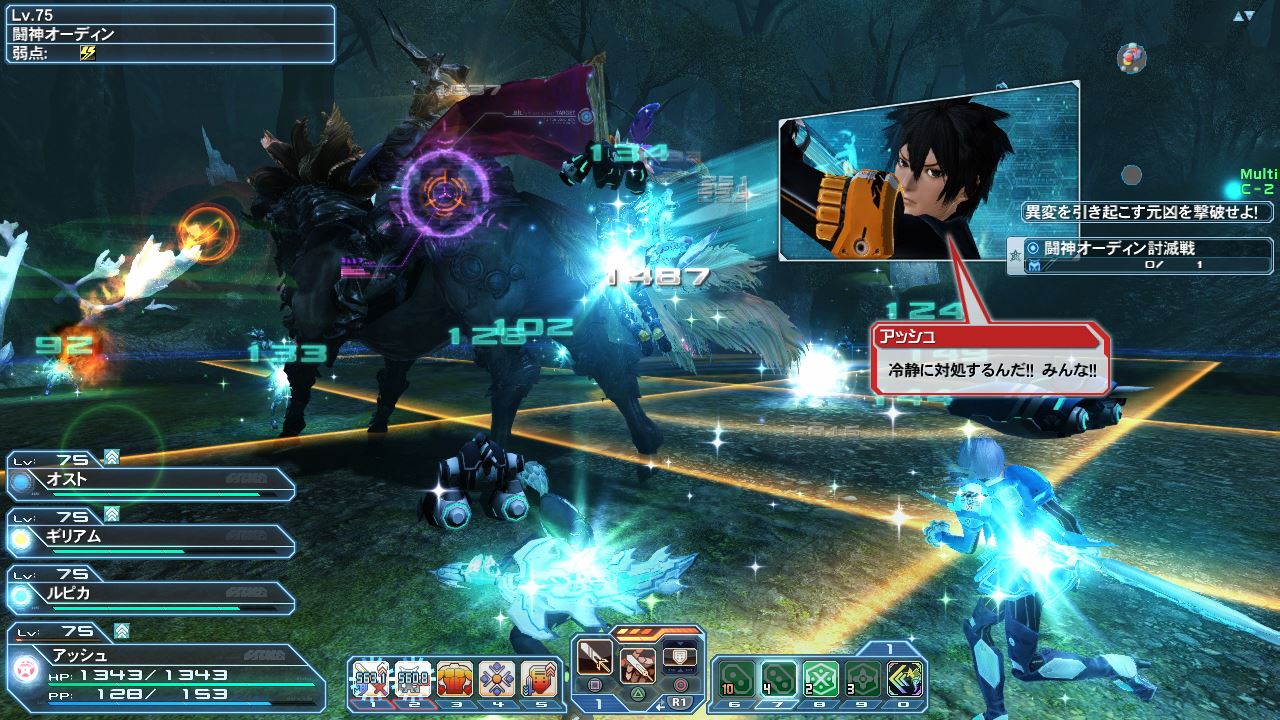Viewport: 1280px width, 720px height.
Task: Use the highlighted consumable with count 4
Action: coord(778,678)
